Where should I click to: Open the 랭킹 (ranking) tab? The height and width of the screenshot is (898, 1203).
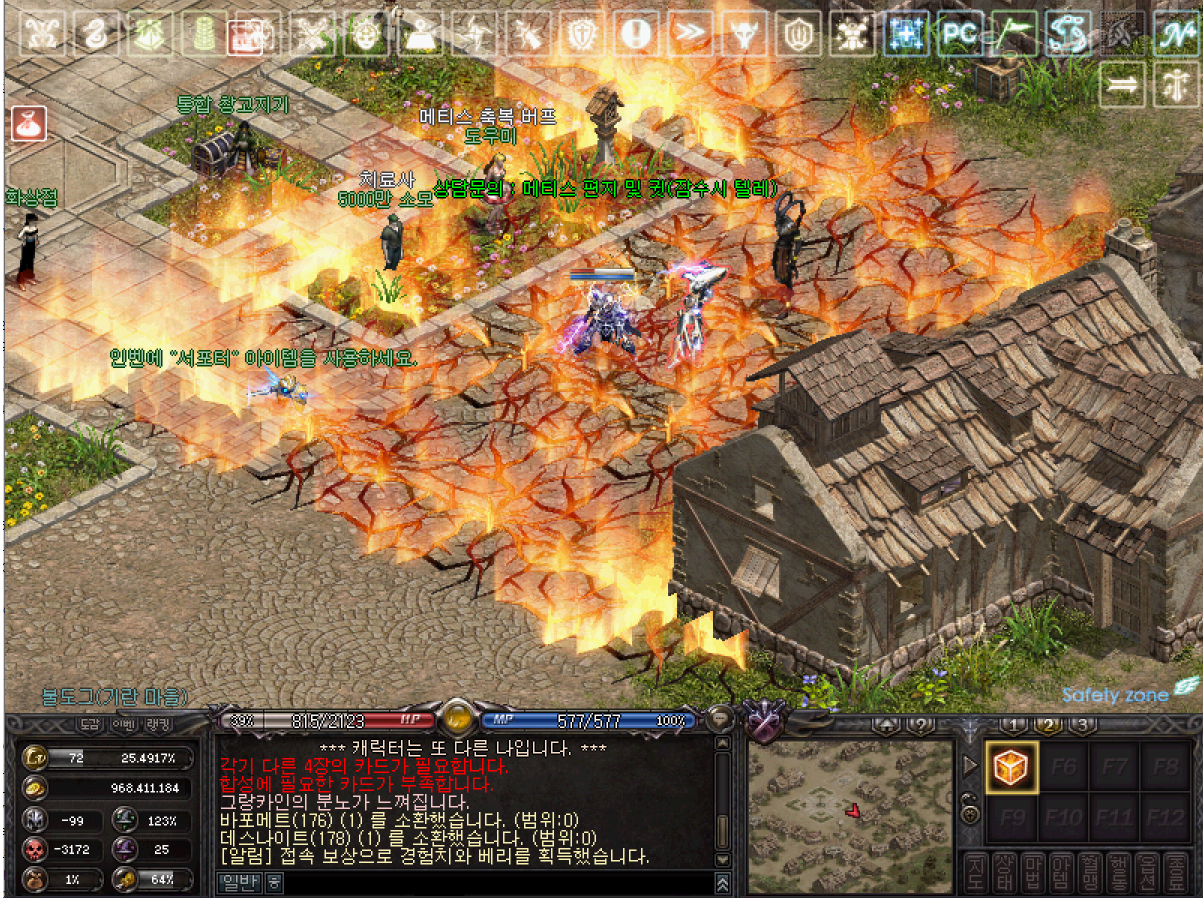(x=158, y=723)
